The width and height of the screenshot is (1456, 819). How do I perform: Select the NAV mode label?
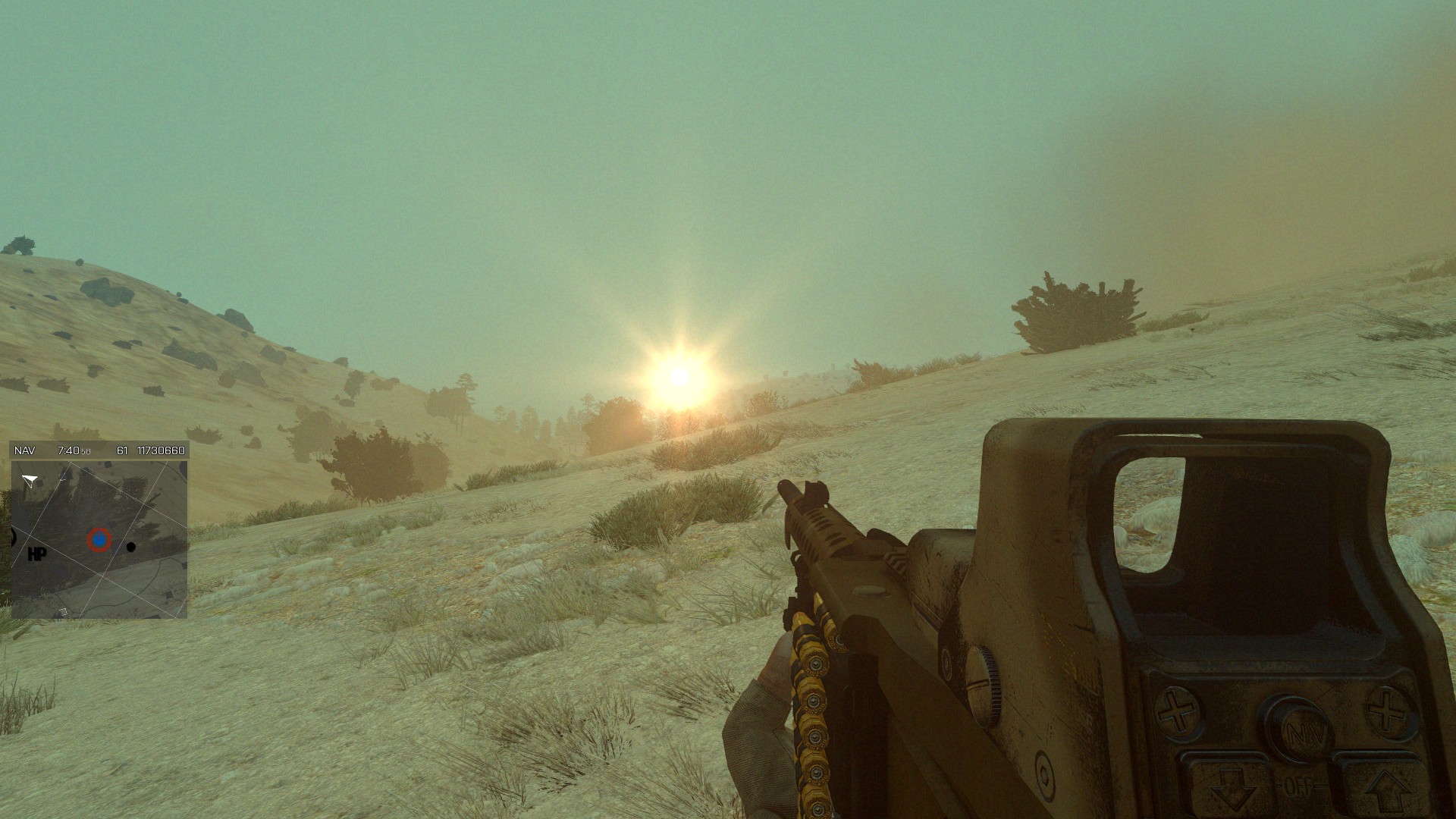click(x=25, y=450)
